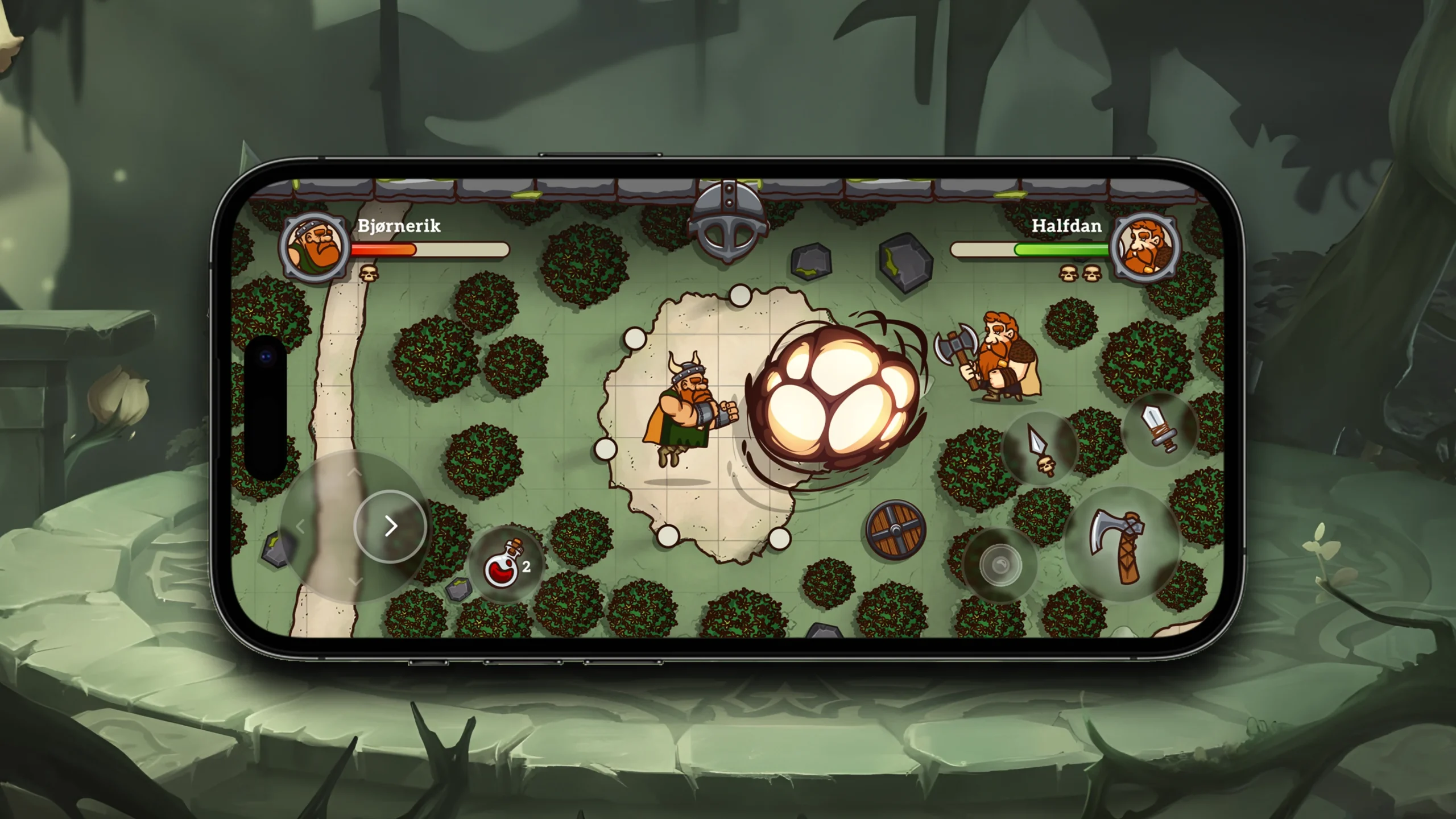
Task: Open the viking helmet menu emblem
Action: point(728,222)
